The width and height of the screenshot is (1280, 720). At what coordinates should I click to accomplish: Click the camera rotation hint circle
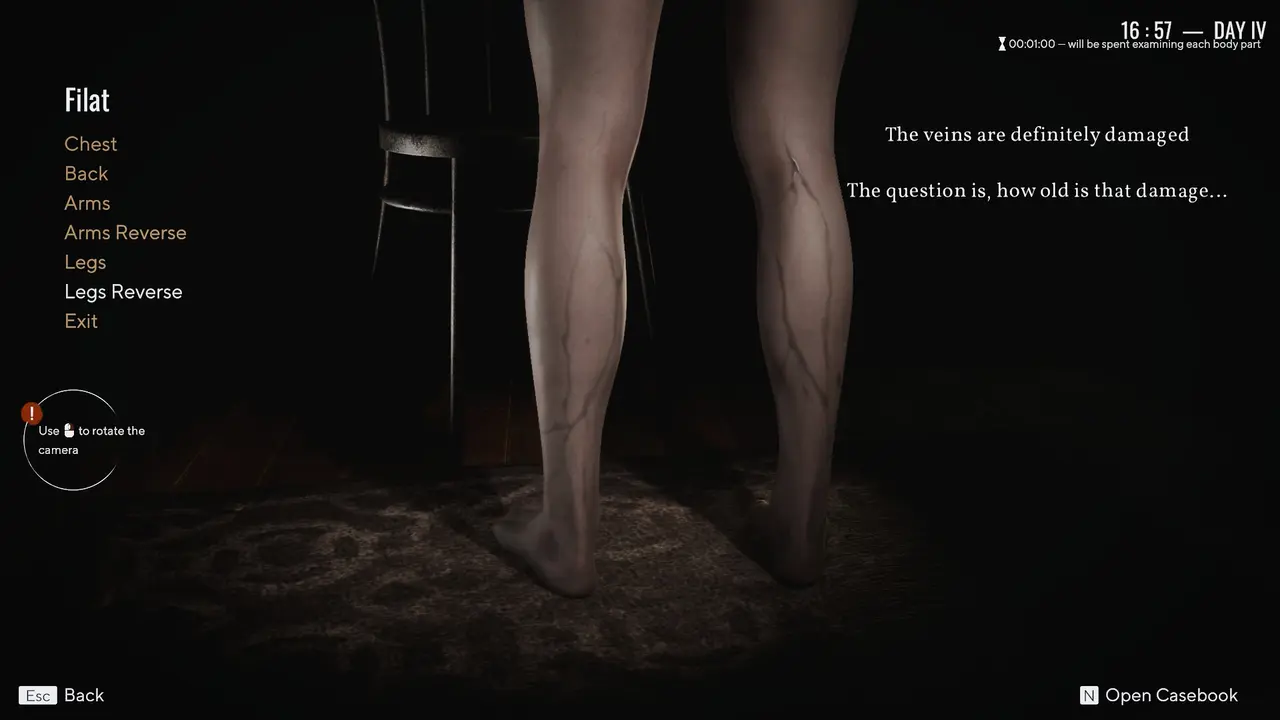pyautogui.click(x=71, y=440)
